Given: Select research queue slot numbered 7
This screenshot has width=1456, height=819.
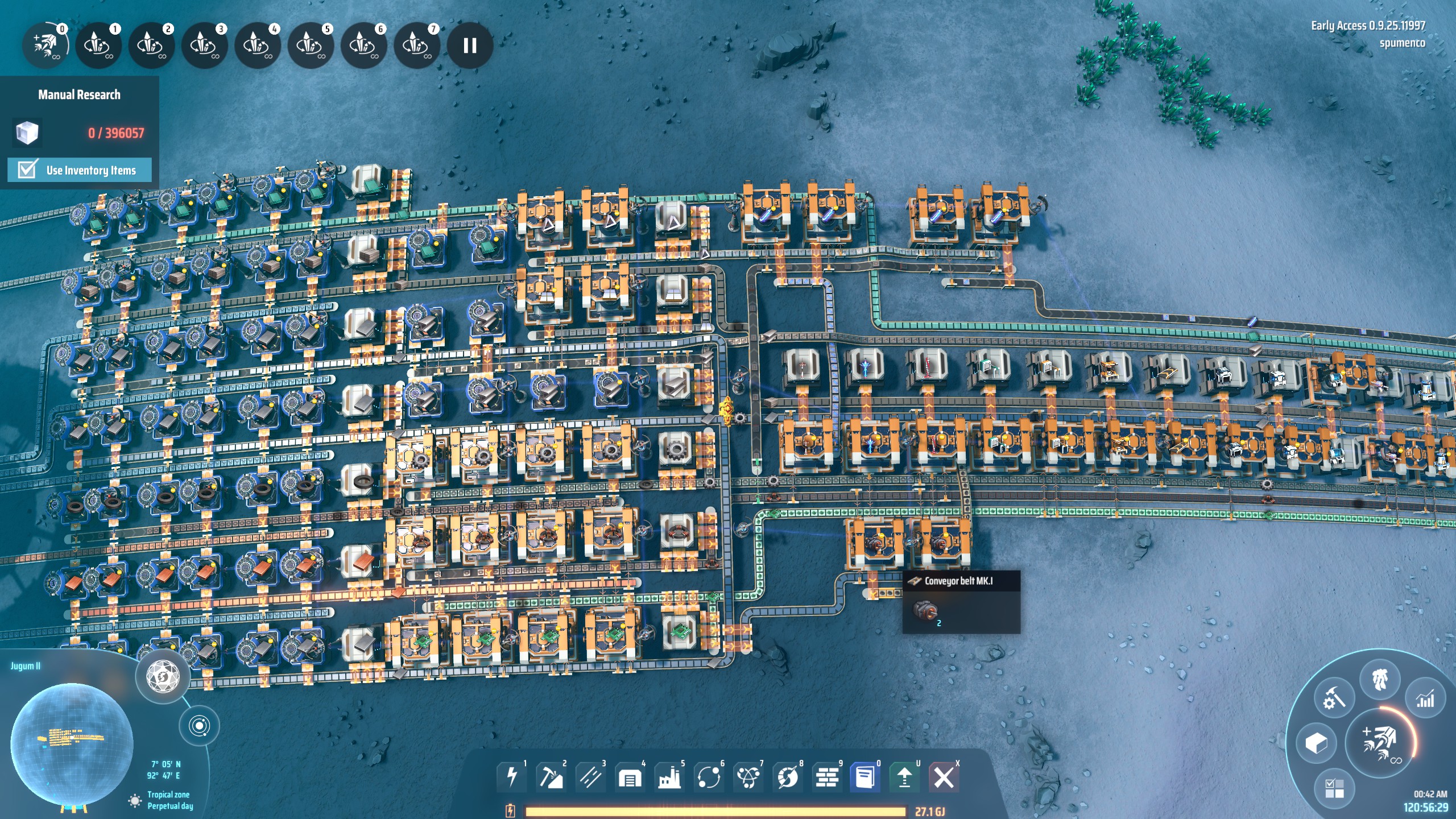Looking at the screenshot, I should [416, 45].
